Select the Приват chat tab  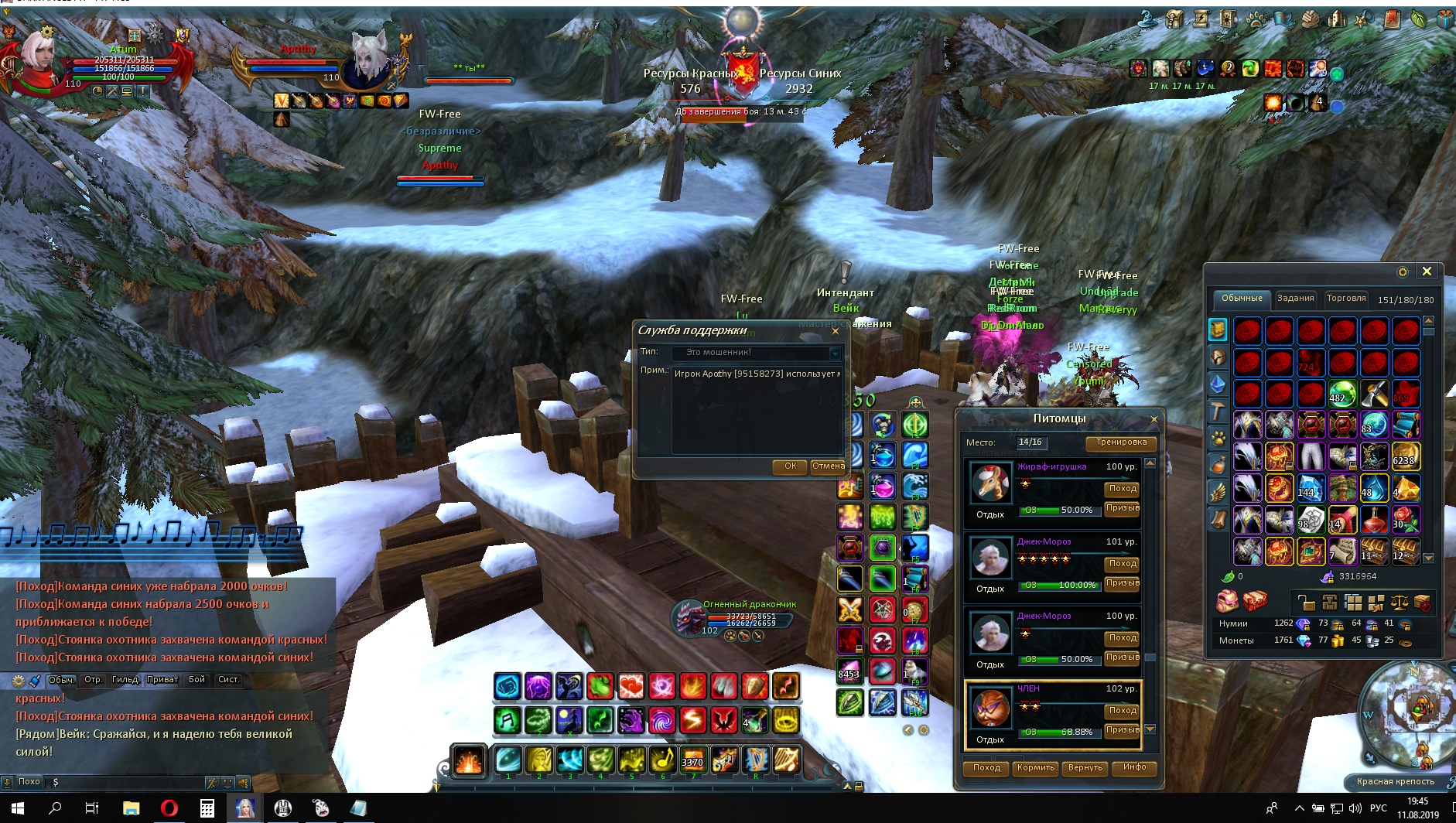pyautogui.click(x=162, y=680)
